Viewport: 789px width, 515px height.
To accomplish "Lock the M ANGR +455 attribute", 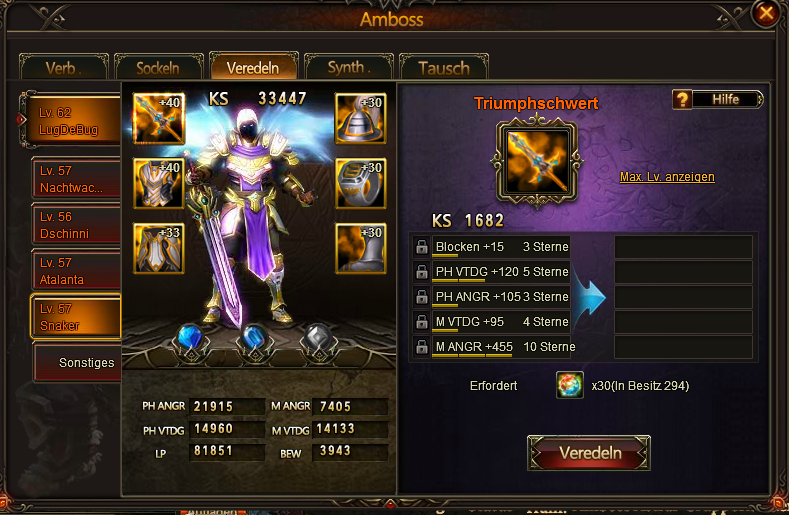I will point(421,347).
